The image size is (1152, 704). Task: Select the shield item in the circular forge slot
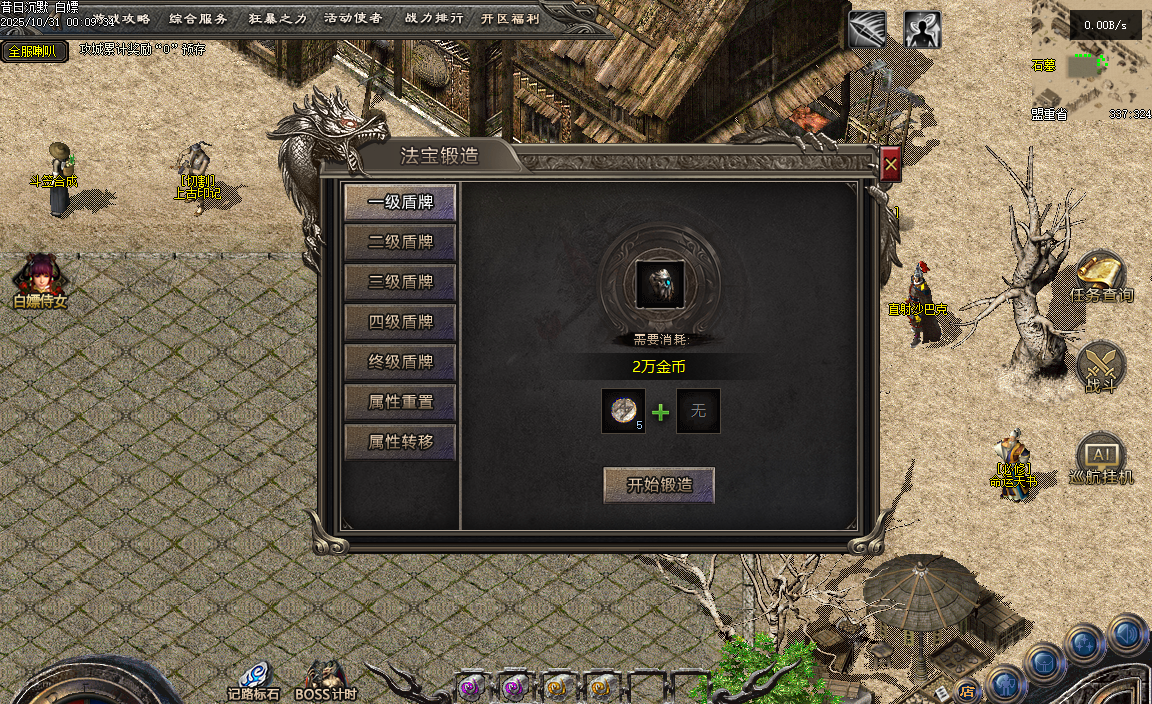(x=660, y=284)
